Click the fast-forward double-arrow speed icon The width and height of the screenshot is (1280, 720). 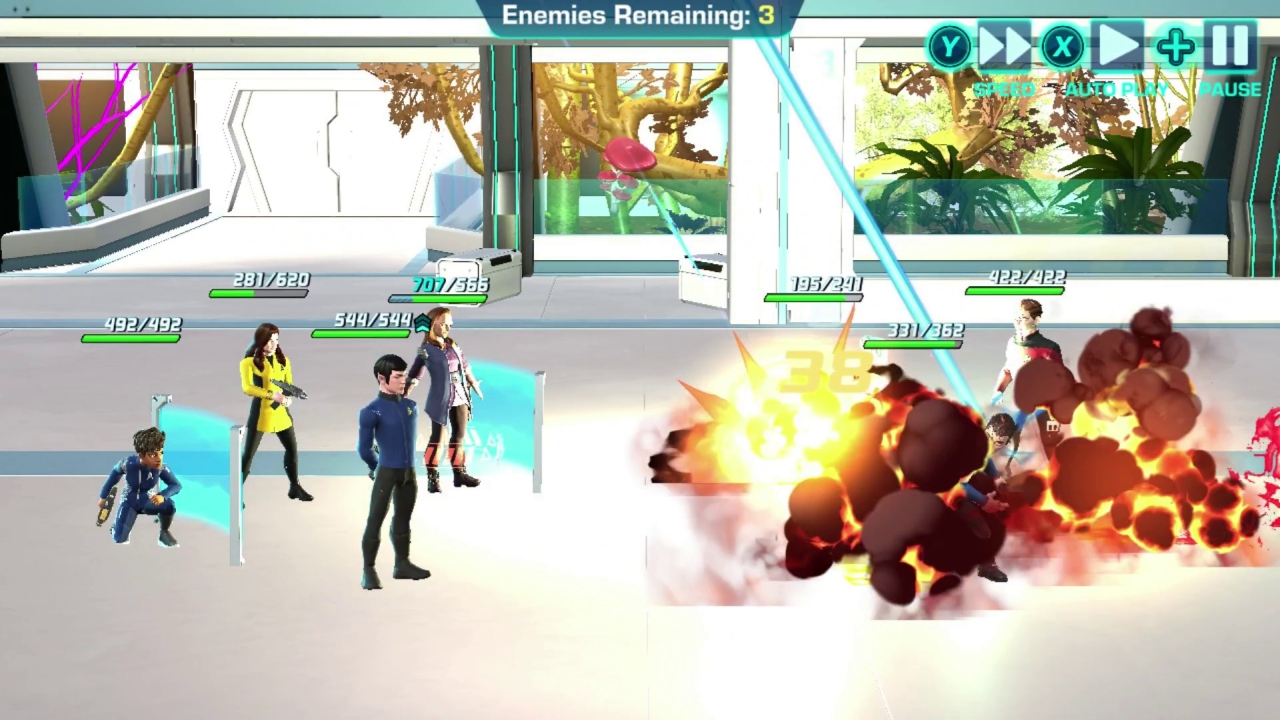[1005, 46]
